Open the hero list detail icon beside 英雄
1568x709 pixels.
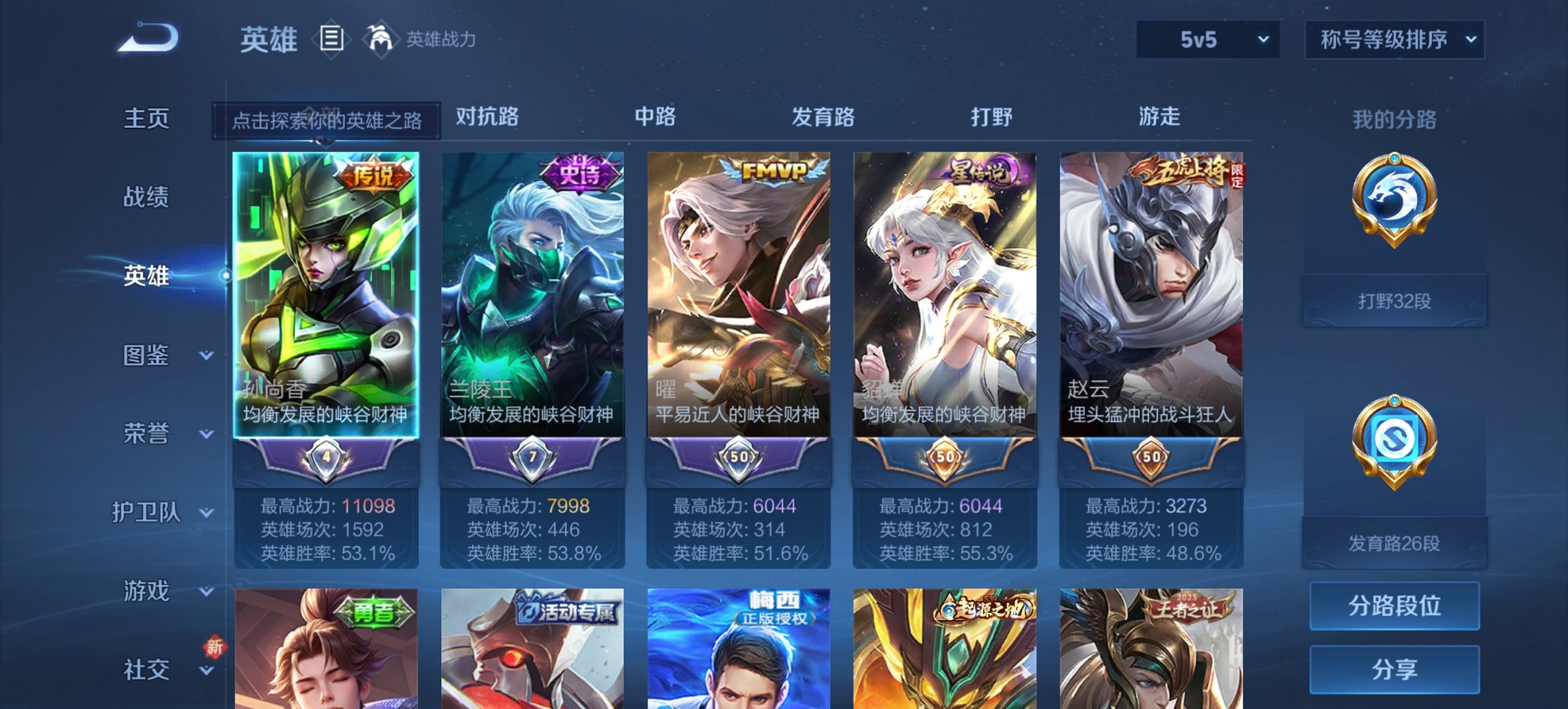point(333,40)
